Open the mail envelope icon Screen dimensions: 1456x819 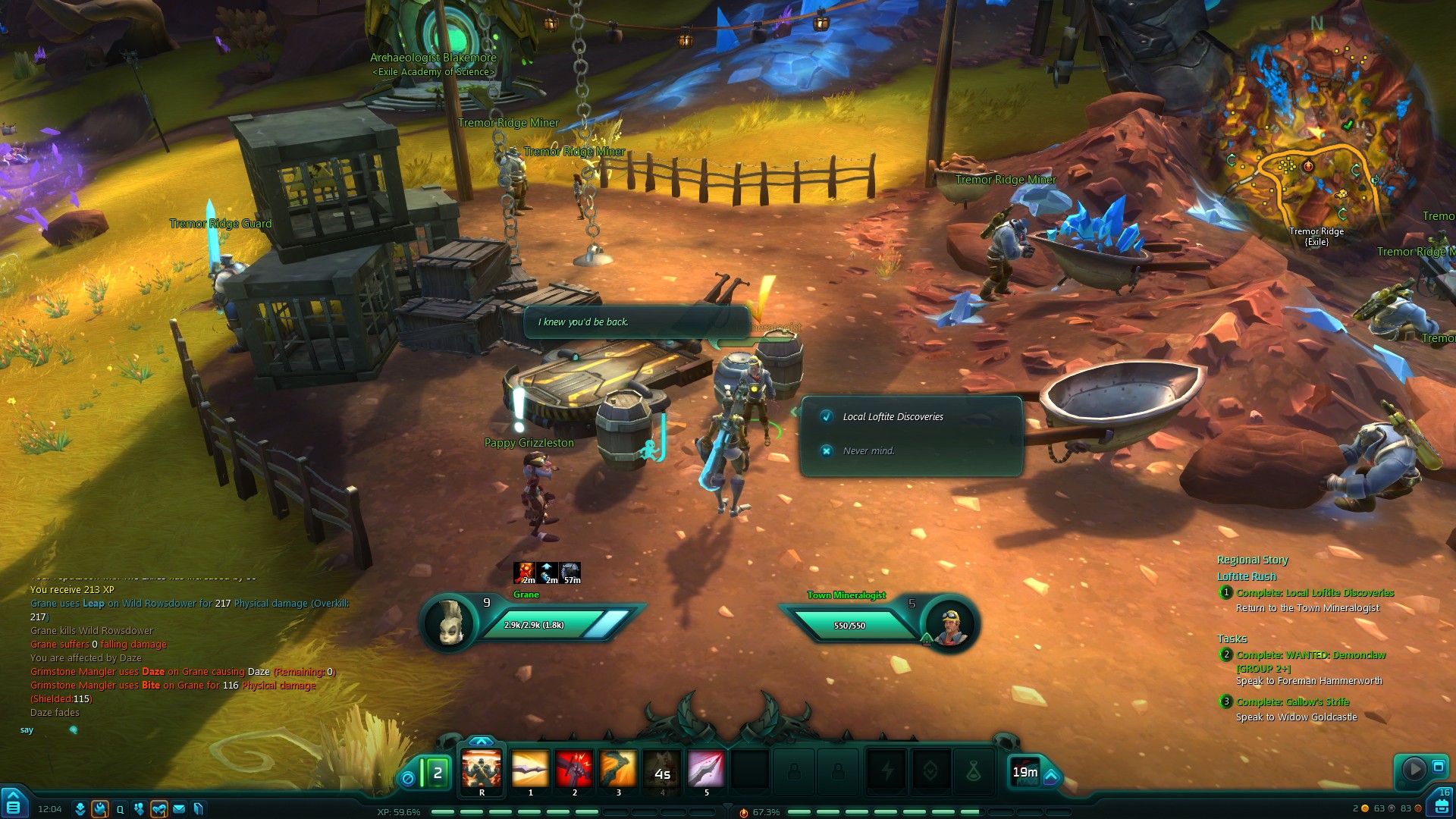179,809
